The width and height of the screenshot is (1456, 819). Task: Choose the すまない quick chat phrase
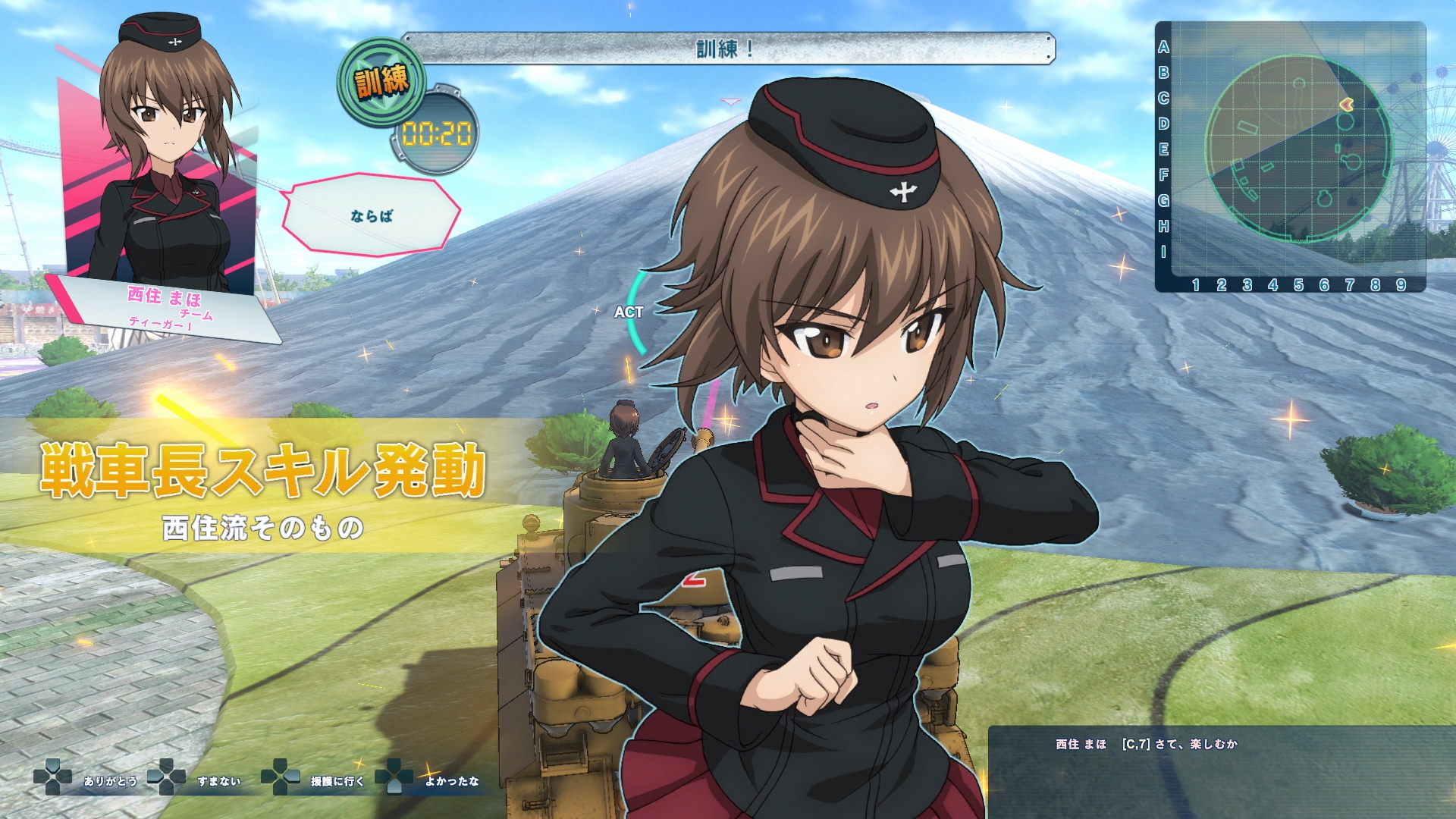pyautogui.click(x=218, y=781)
